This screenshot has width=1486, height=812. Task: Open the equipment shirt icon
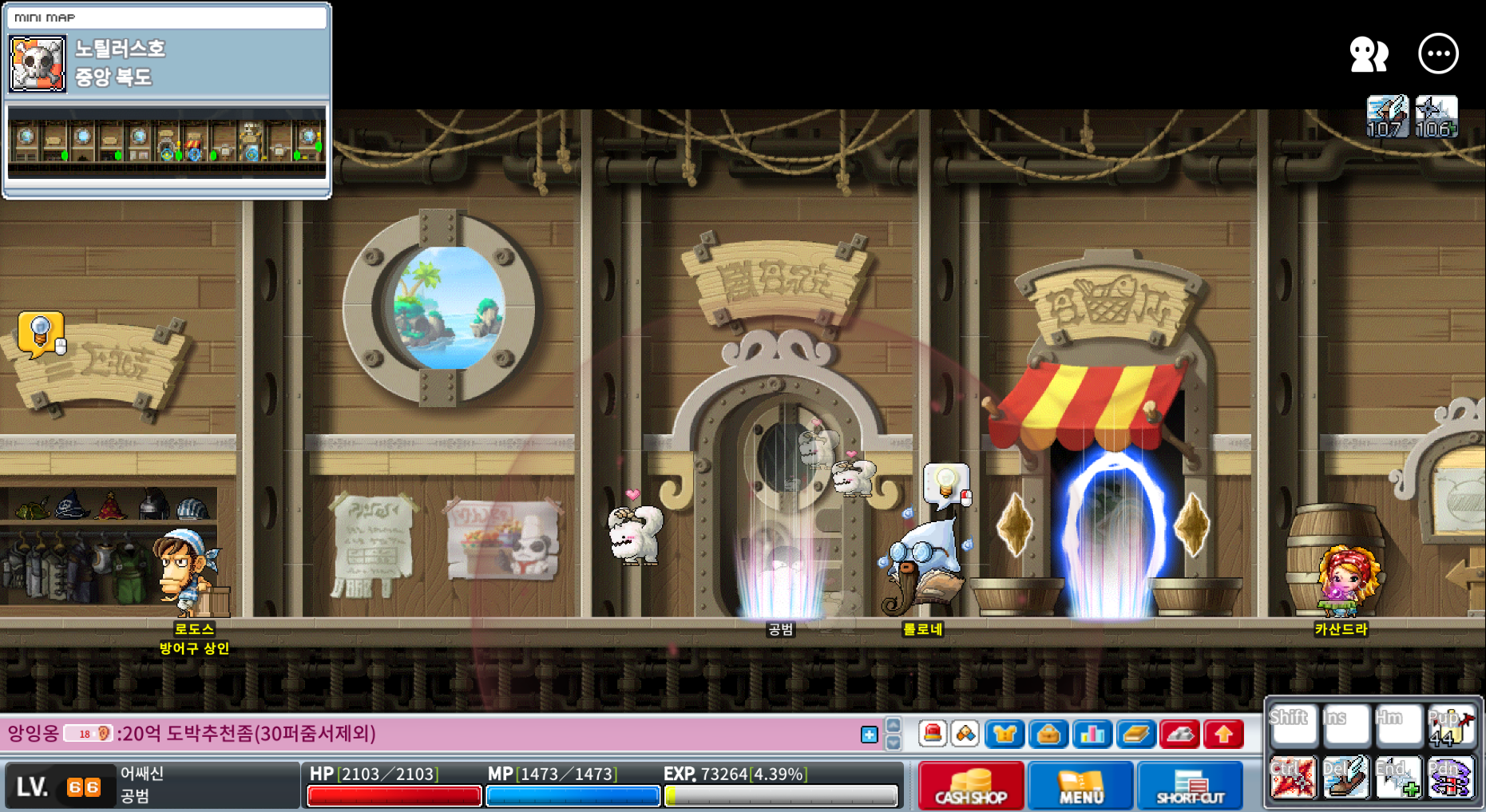[1005, 733]
